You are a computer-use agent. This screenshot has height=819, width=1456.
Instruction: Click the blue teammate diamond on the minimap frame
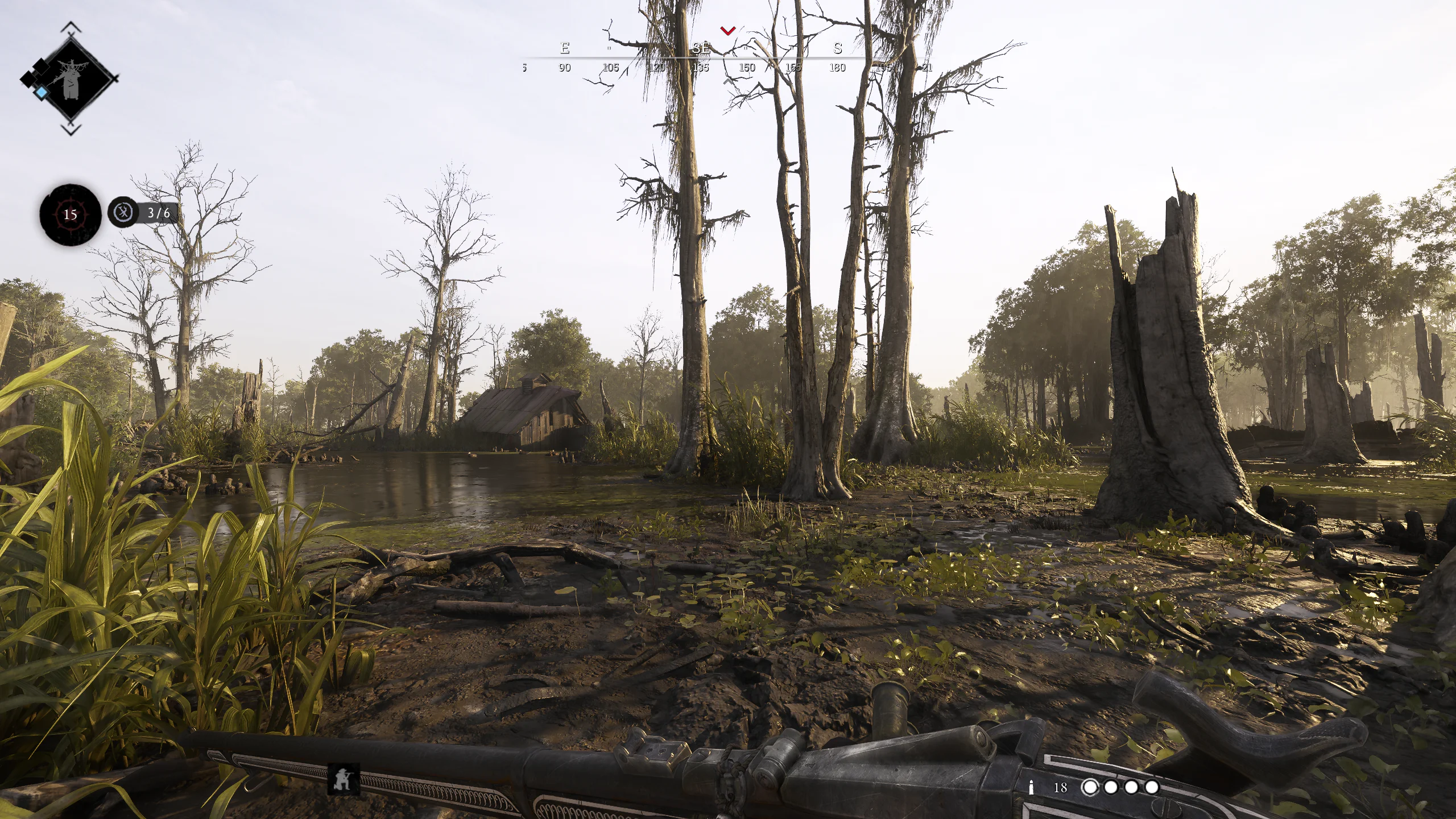(42, 92)
